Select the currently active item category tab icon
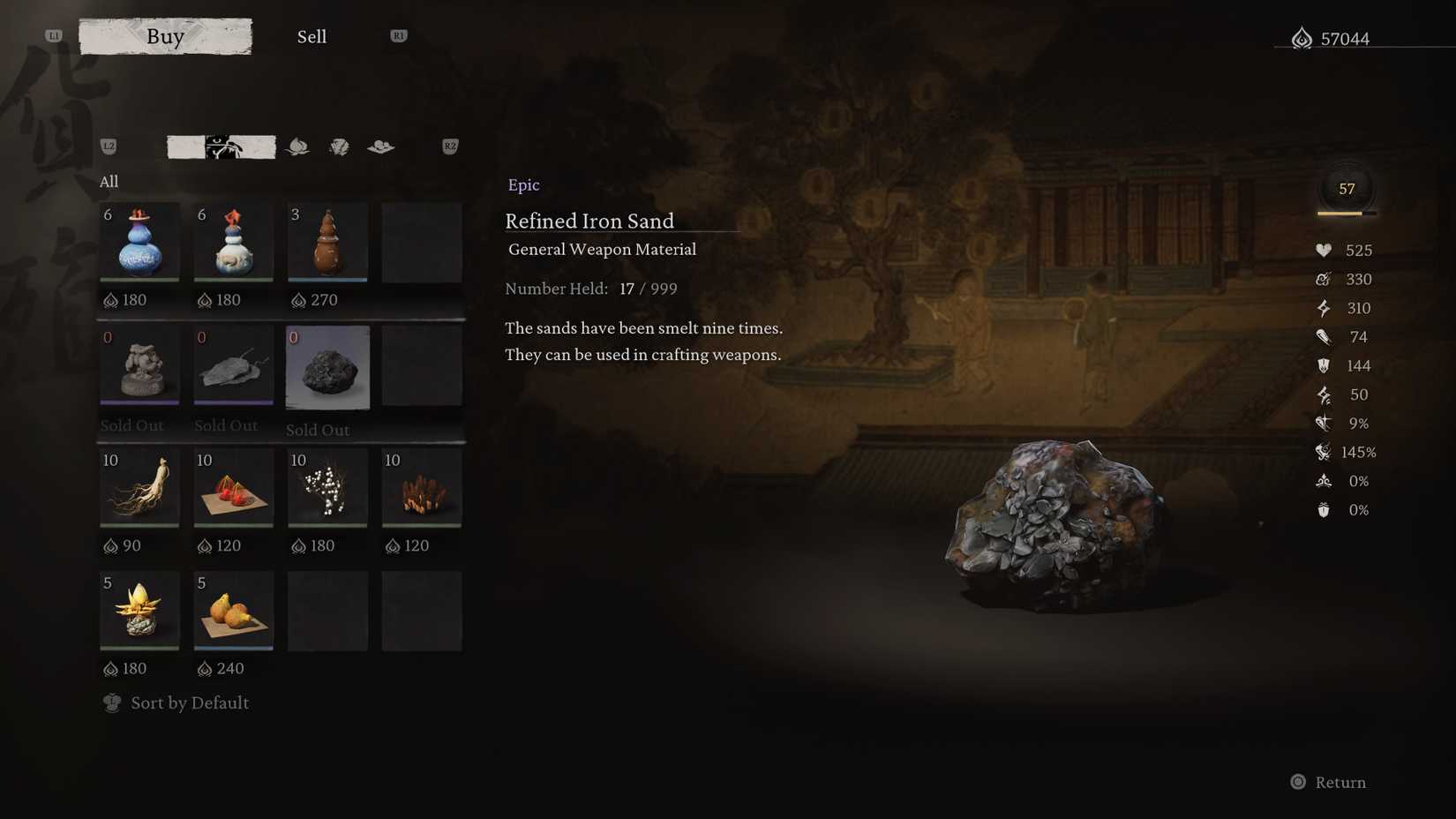Screen dimensions: 1456x819 [x=222, y=147]
